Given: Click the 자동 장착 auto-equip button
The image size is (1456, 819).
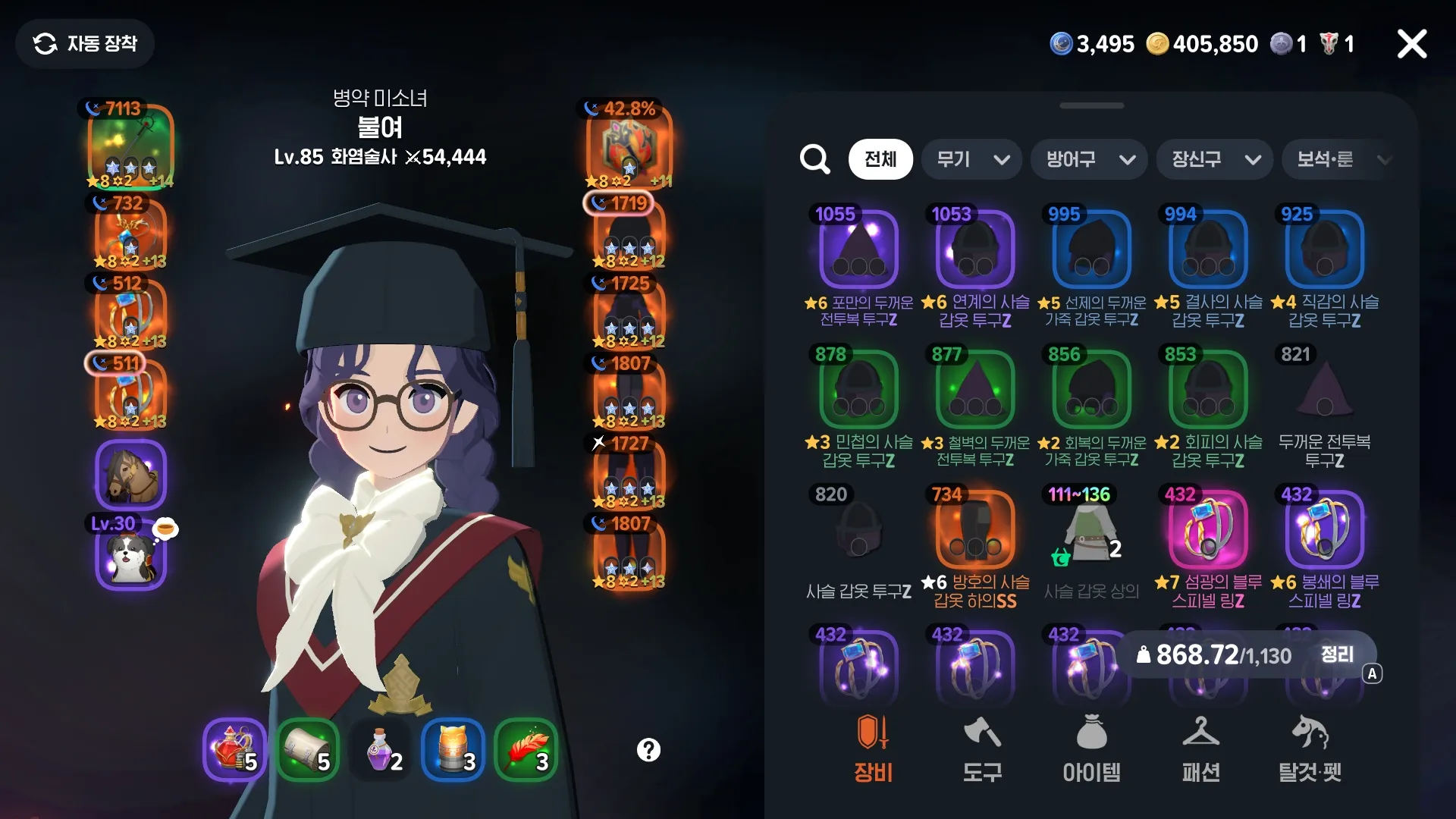Looking at the screenshot, I should coord(85,44).
